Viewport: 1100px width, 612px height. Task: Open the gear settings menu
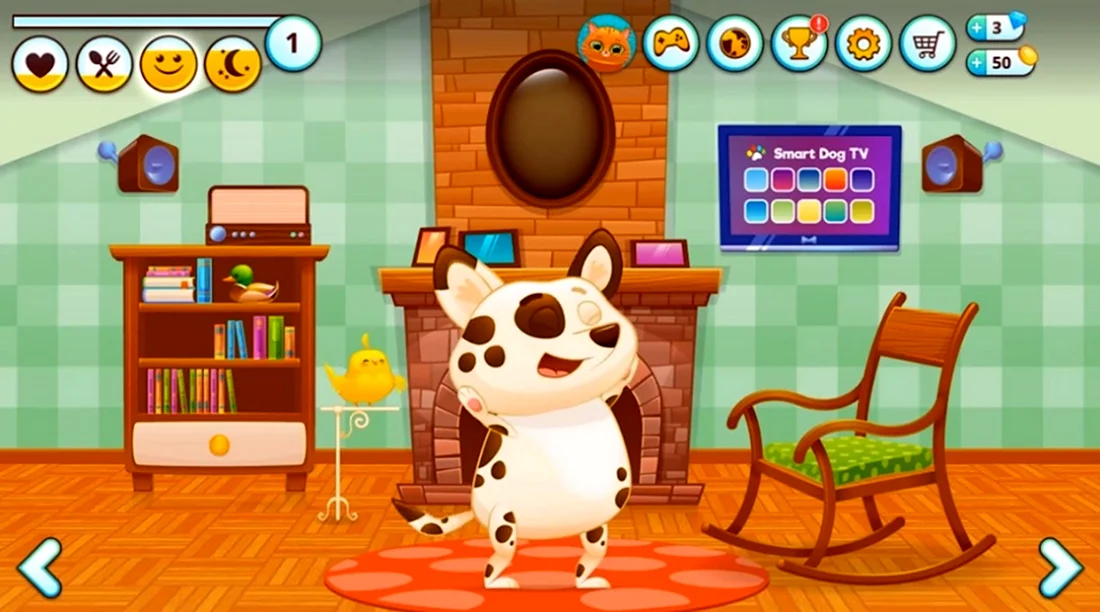coord(863,43)
